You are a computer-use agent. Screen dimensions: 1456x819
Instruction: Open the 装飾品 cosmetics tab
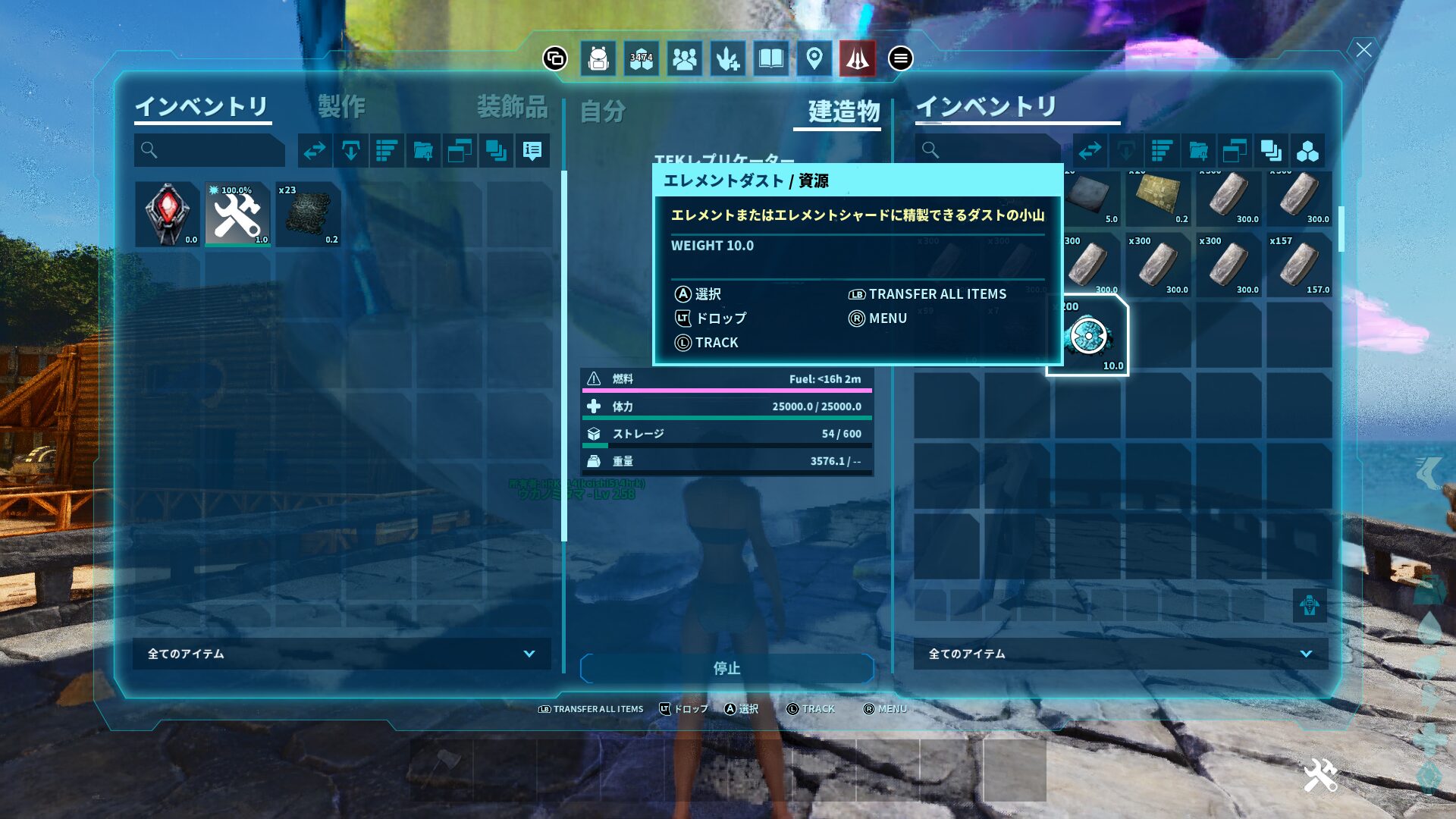tap(512, 107)
